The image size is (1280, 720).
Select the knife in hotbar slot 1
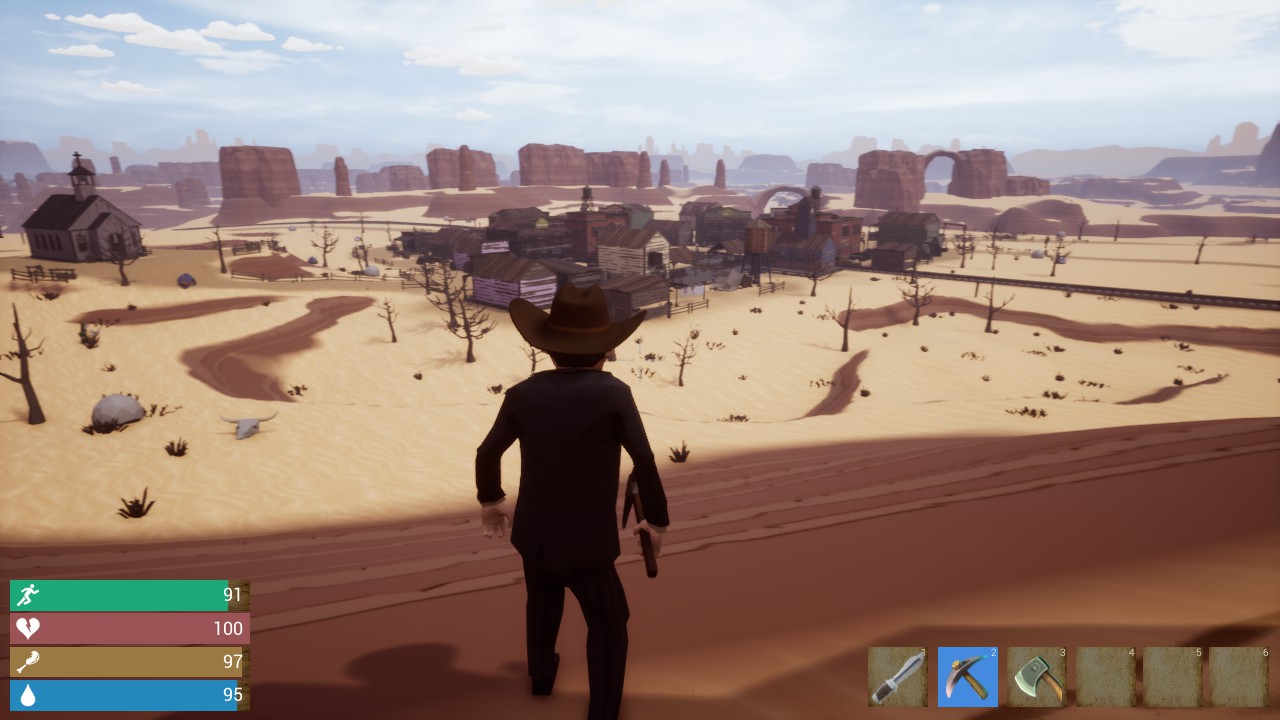pos(898,677)
